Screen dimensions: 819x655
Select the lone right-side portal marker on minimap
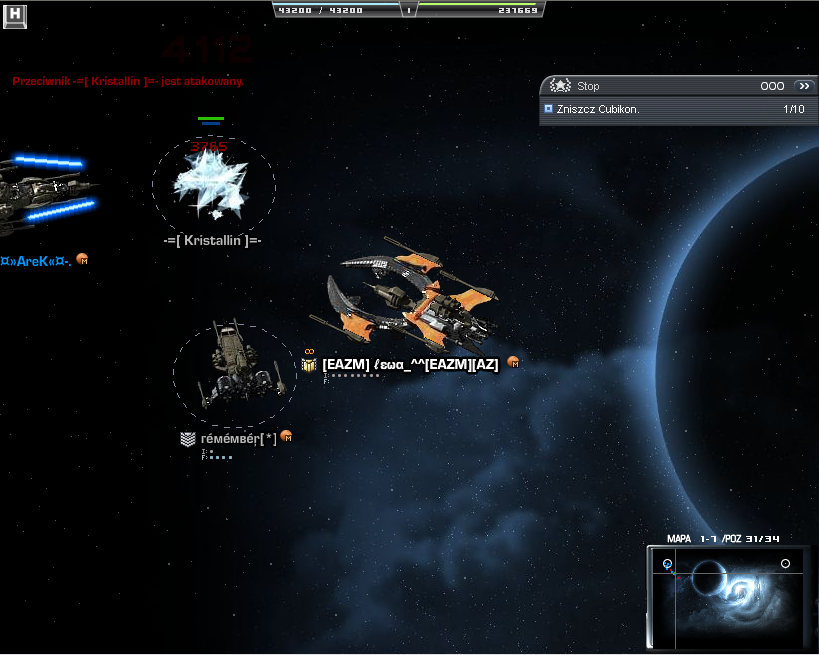point(785,564)
